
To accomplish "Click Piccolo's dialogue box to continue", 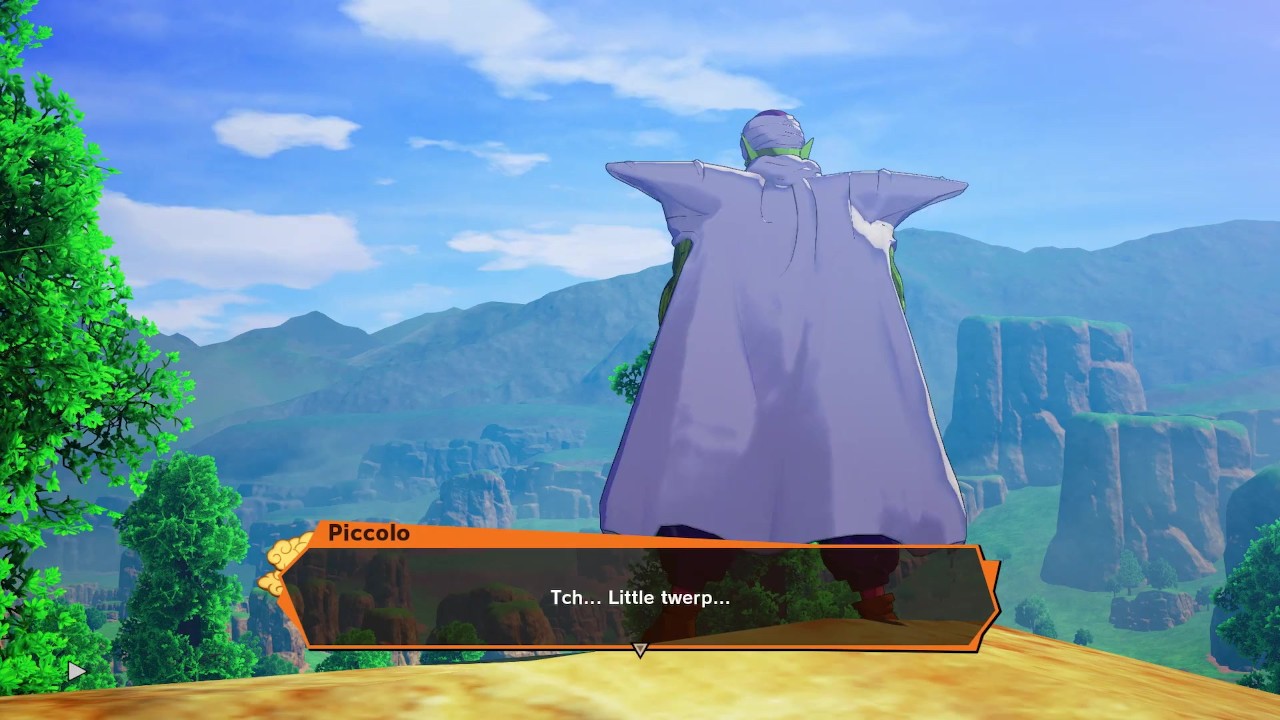I will 640,597.
